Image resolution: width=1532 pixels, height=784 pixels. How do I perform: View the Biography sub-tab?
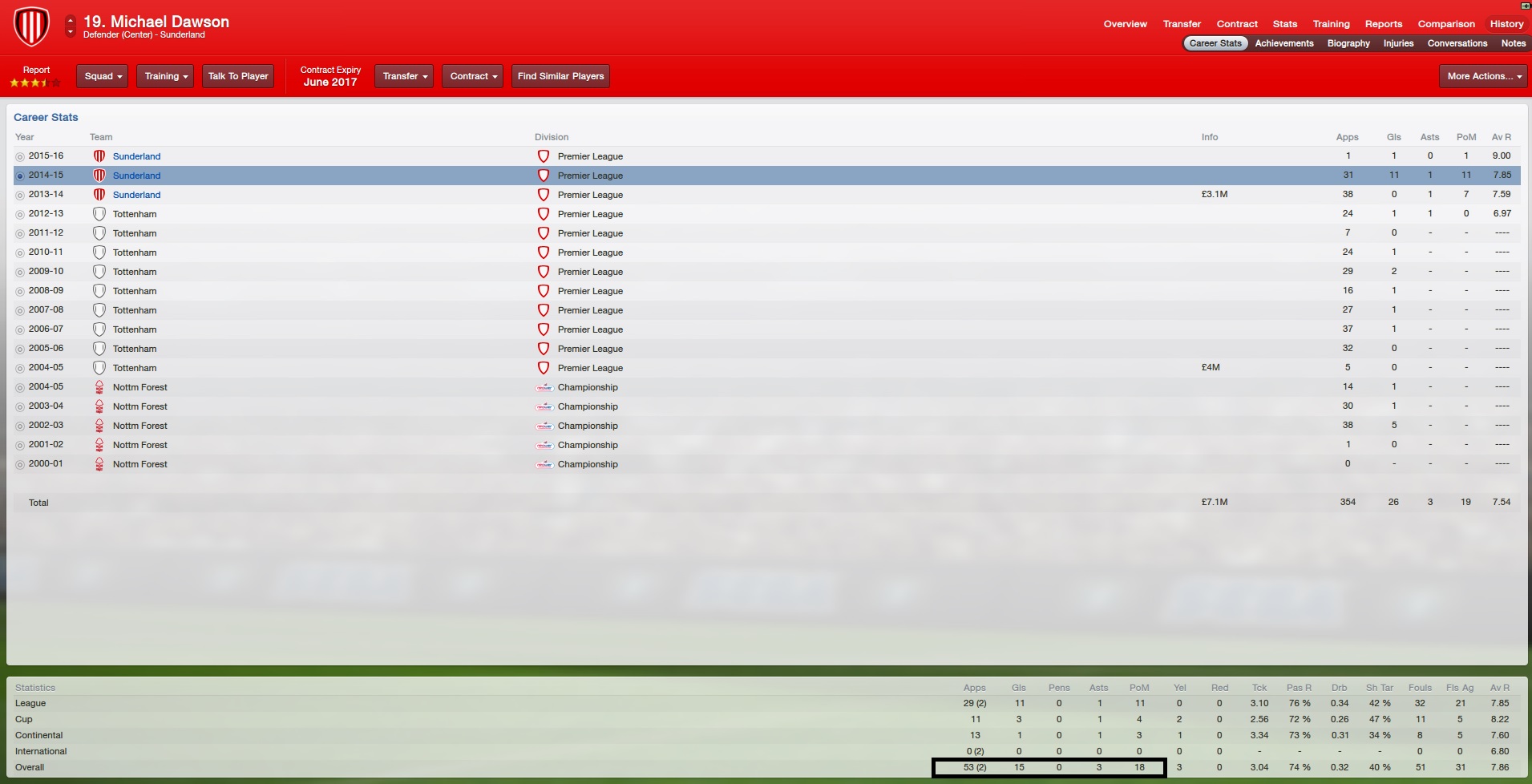pyautogui.click(x=1348, y=43)
